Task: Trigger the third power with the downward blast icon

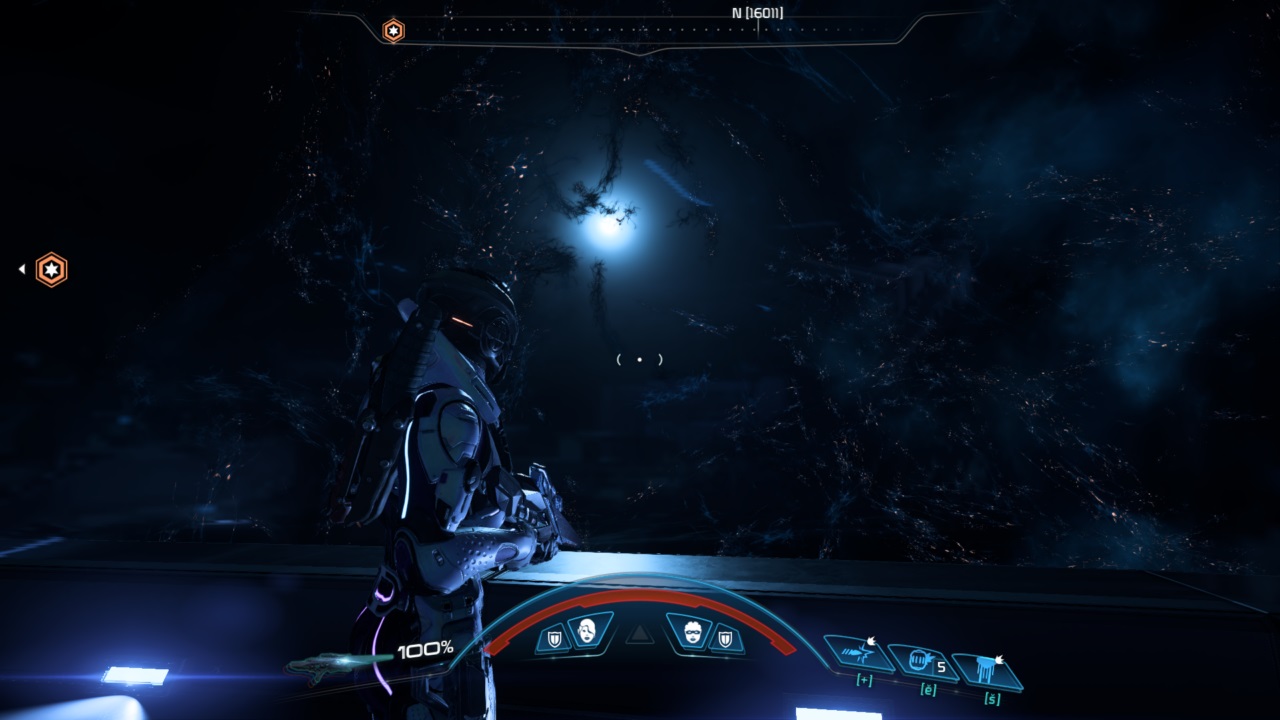Action: (x=988, y=667)
